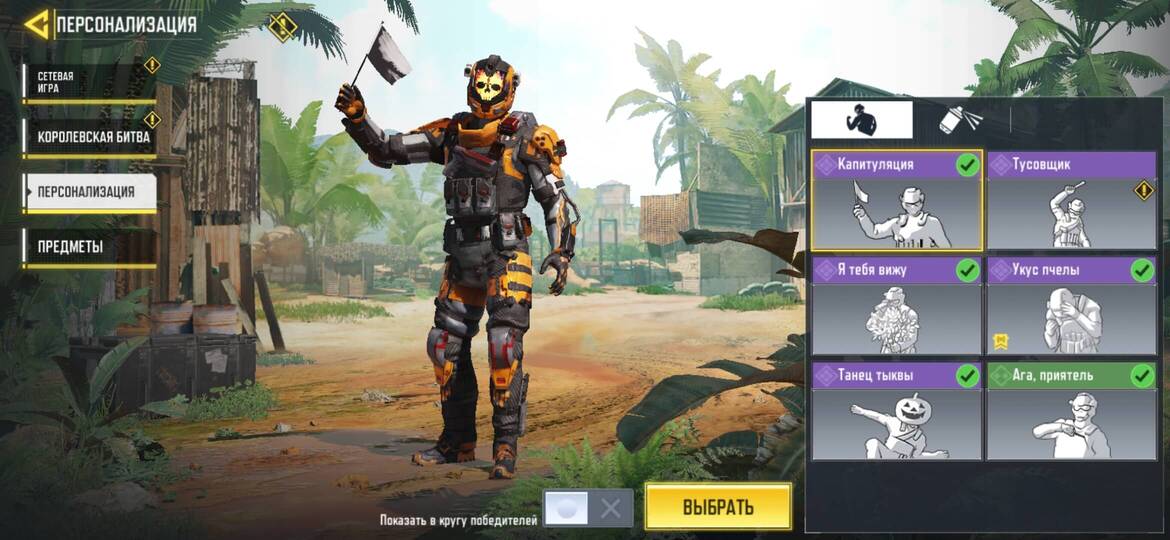This screenshot has width=1170, height=540.
Task: Select the Королевская битва menu entry
Action: 91,137
